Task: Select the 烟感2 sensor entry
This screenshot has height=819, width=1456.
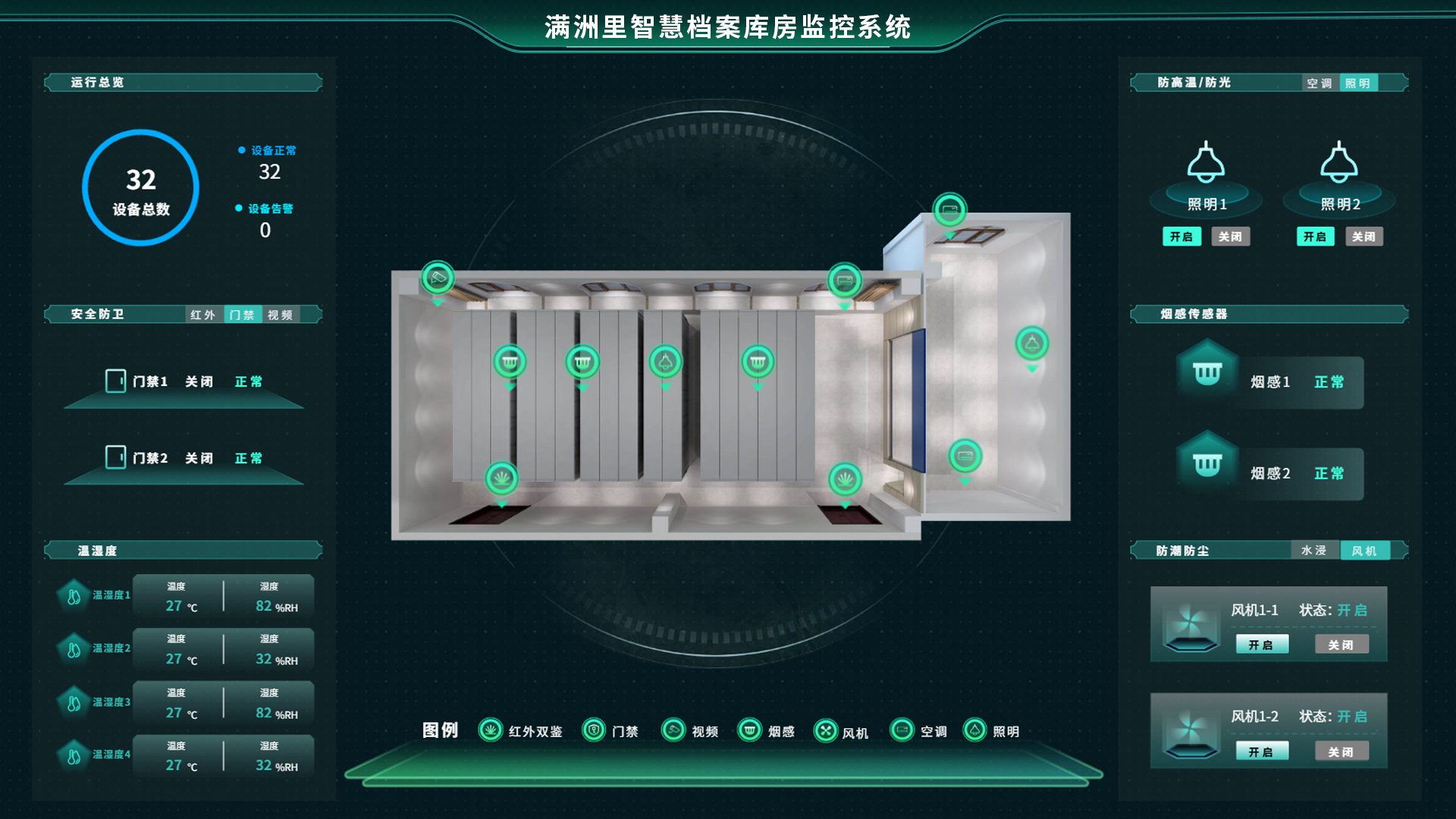Action: pyautogui.click(x=1269, y=473)
